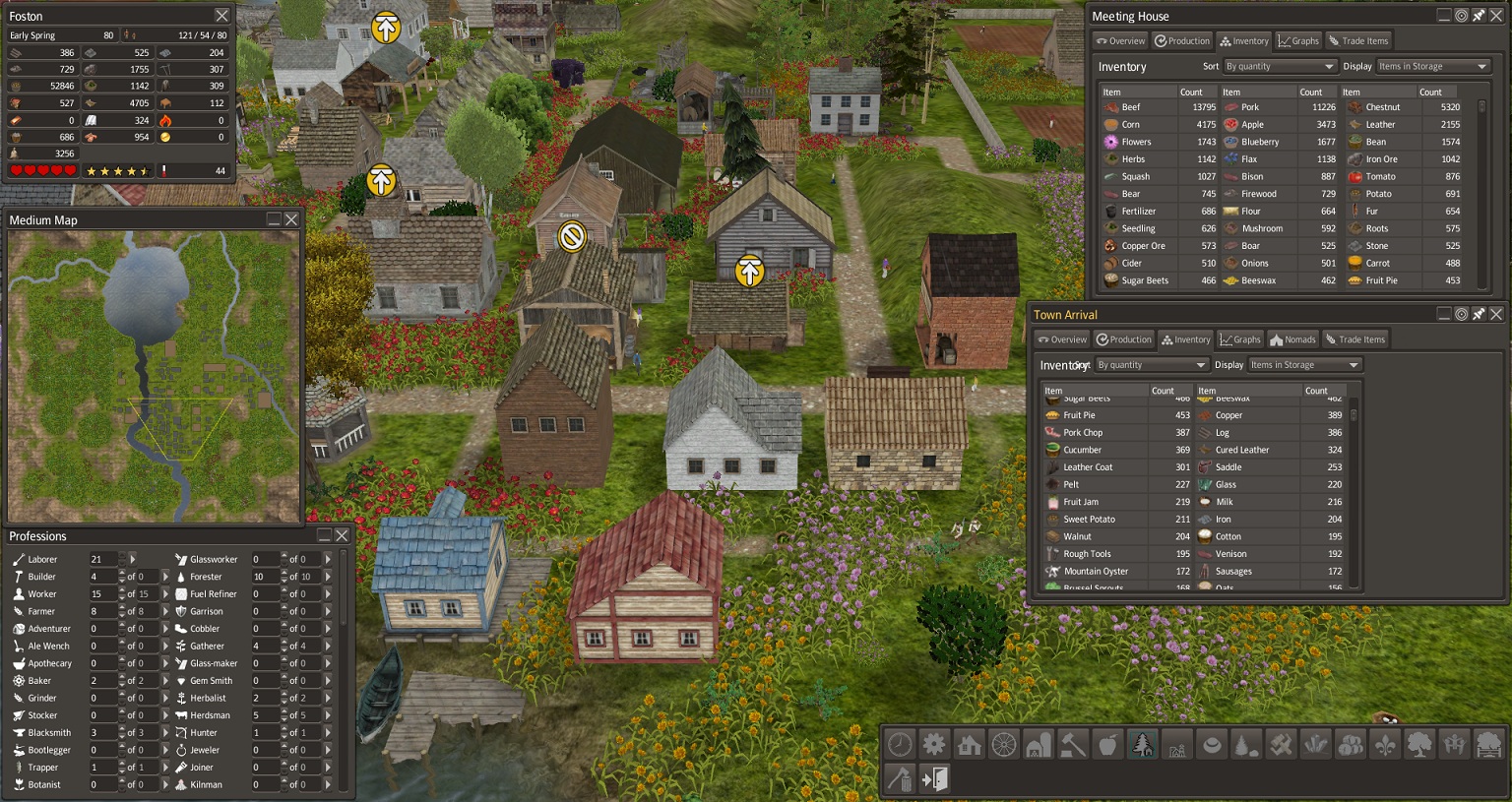Choose the axe and log removal tool

(x=900, y=779)
